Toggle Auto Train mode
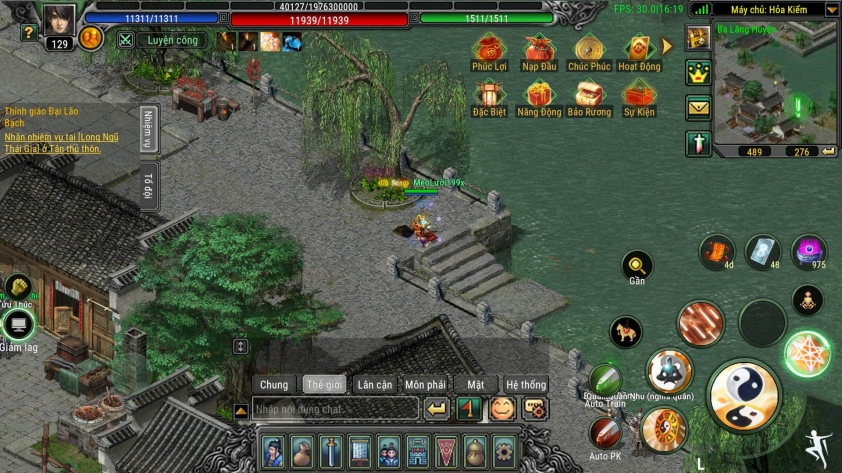 click(x=605, y=380)
